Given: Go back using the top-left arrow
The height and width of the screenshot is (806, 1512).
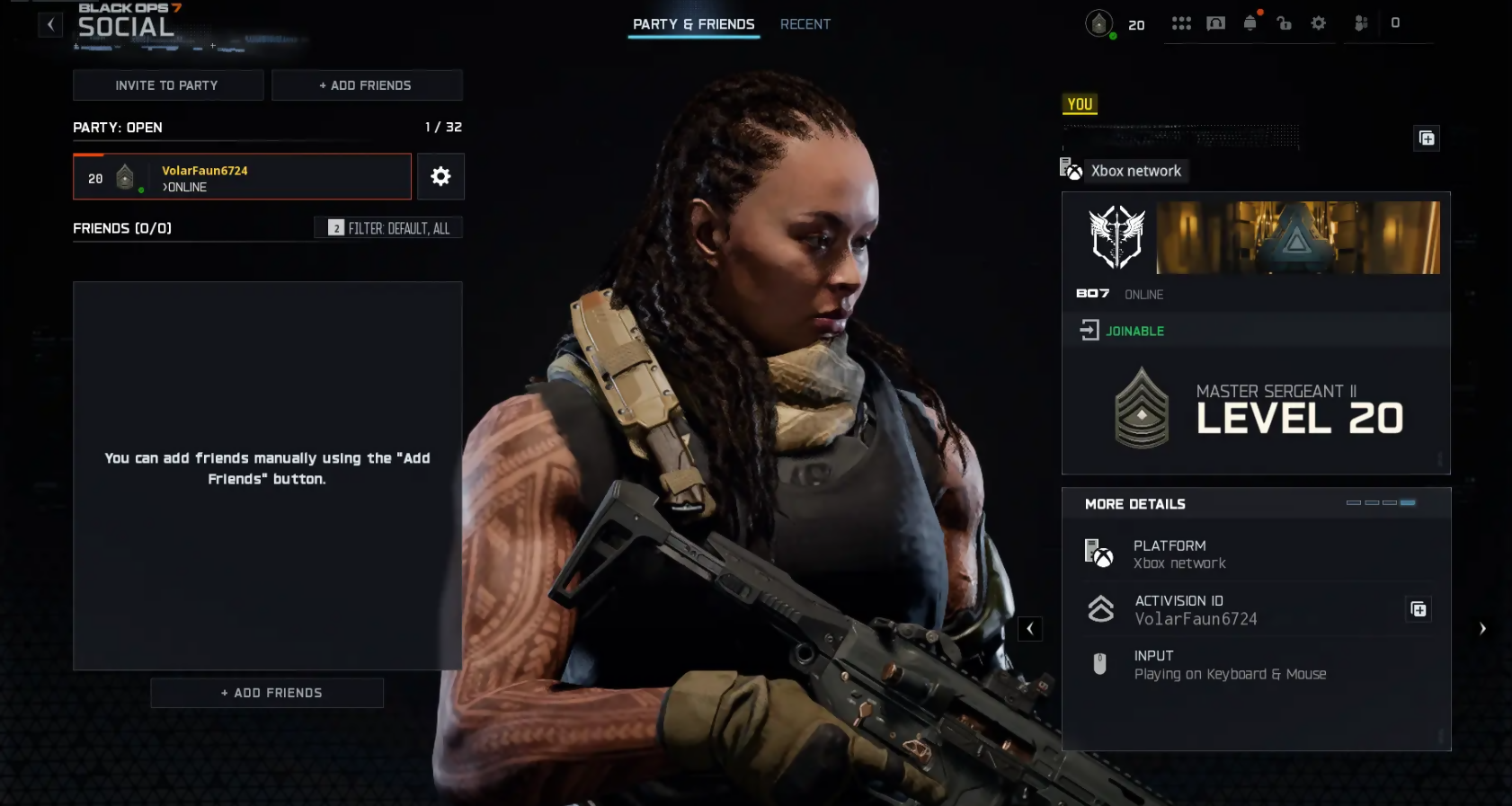Looking at the screenshot, I should click(x=50, y=25).
